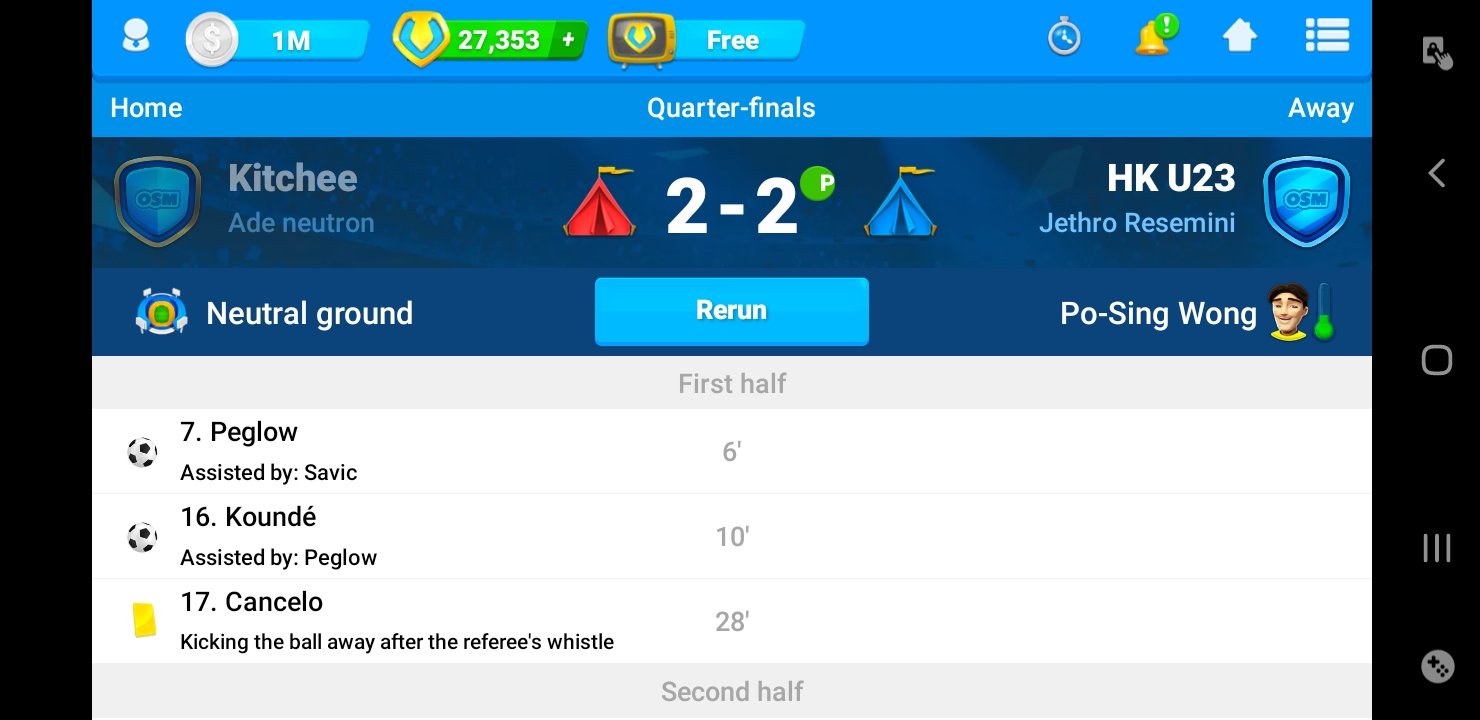View Kitchee team crest

pyautogui.click(x=157, y=200)
